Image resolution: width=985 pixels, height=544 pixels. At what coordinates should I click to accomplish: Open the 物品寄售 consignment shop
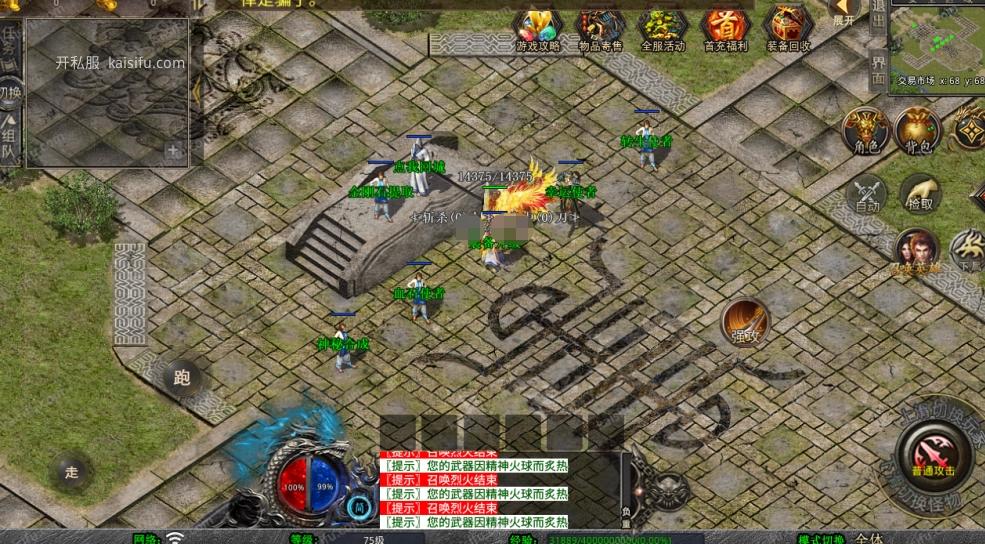pyautogui.click(x=600, y=28)
